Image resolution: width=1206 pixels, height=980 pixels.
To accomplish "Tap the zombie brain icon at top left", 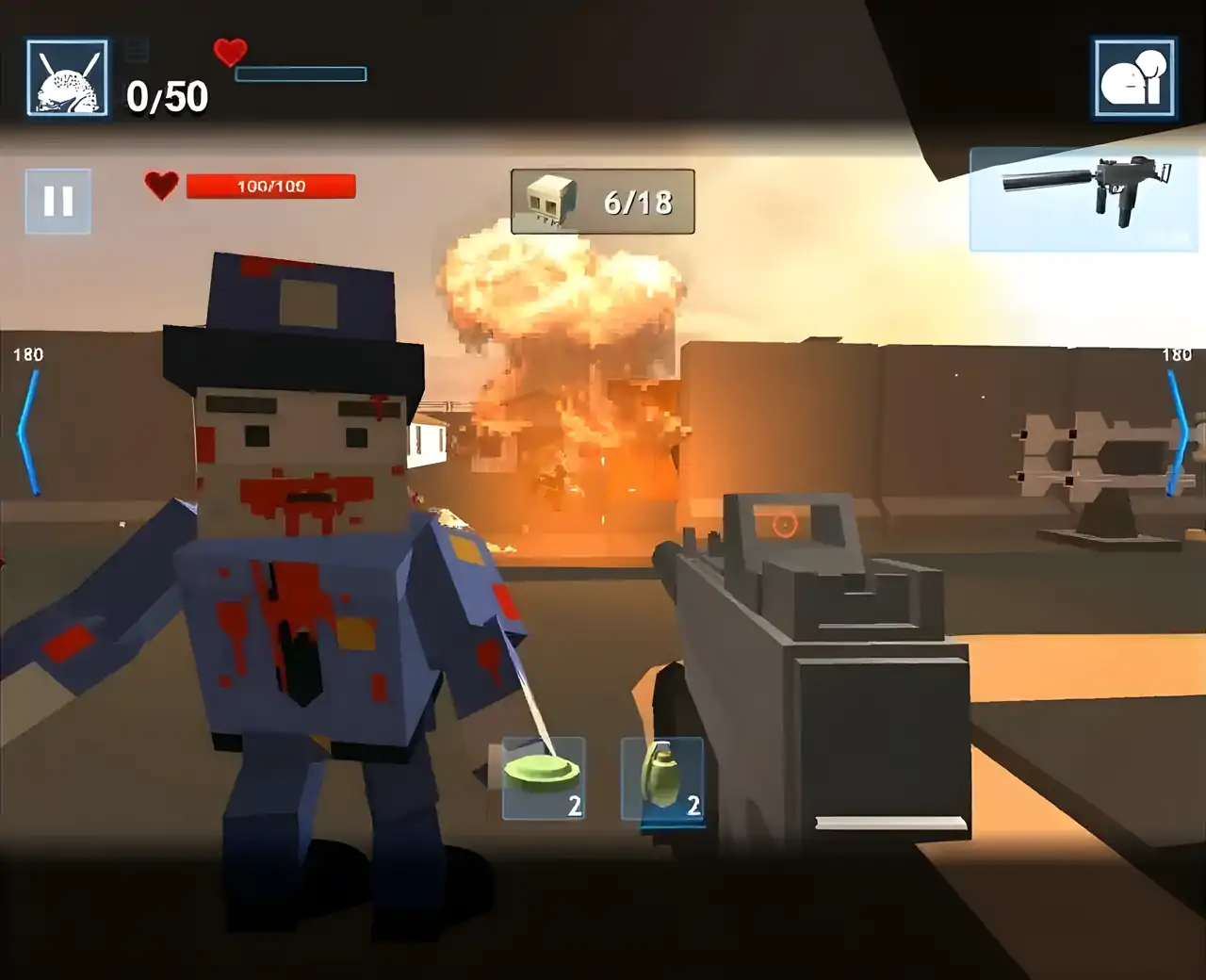I will pos(67,78).
